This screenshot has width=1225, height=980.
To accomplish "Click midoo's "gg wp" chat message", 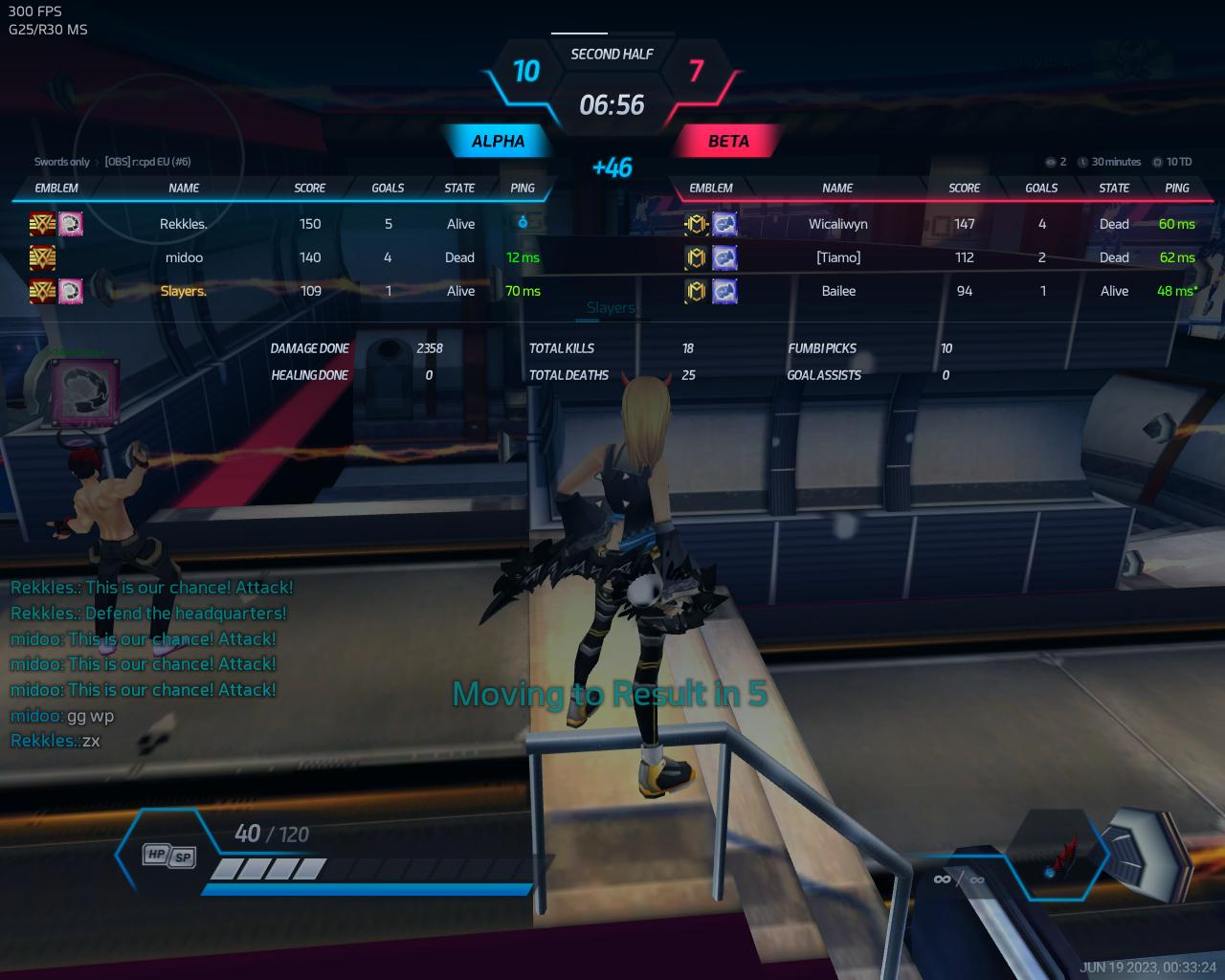I will pos(62,715).
